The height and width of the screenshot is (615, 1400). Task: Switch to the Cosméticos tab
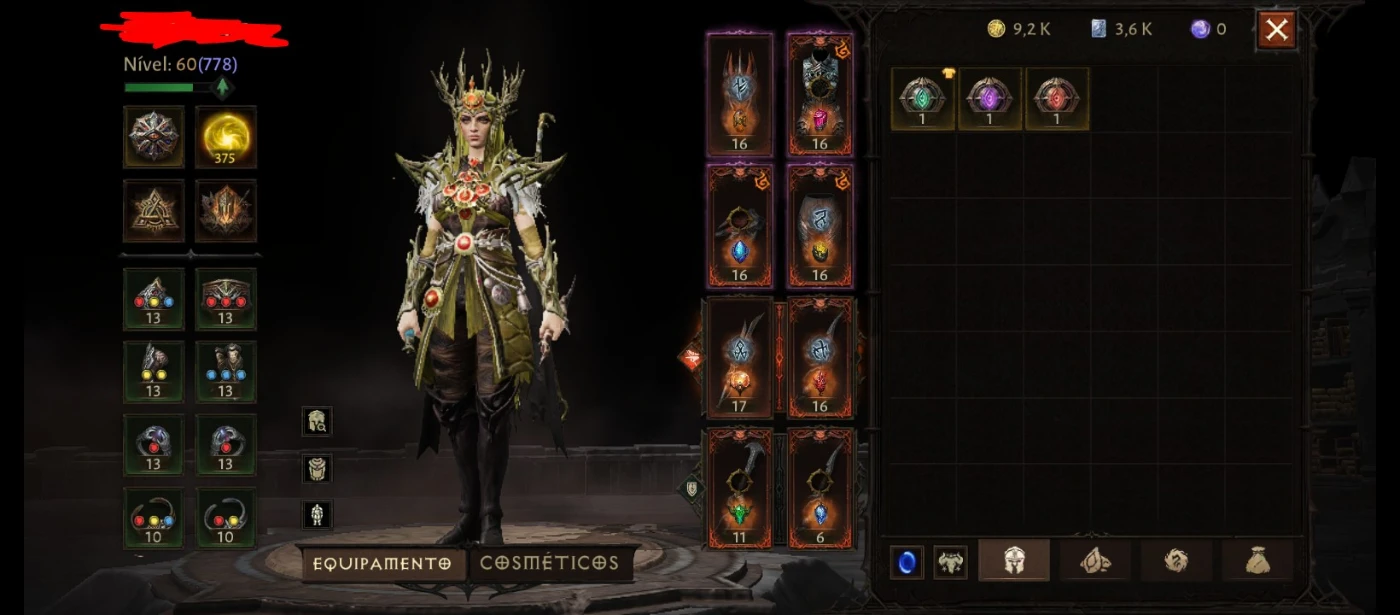point(549,563)
